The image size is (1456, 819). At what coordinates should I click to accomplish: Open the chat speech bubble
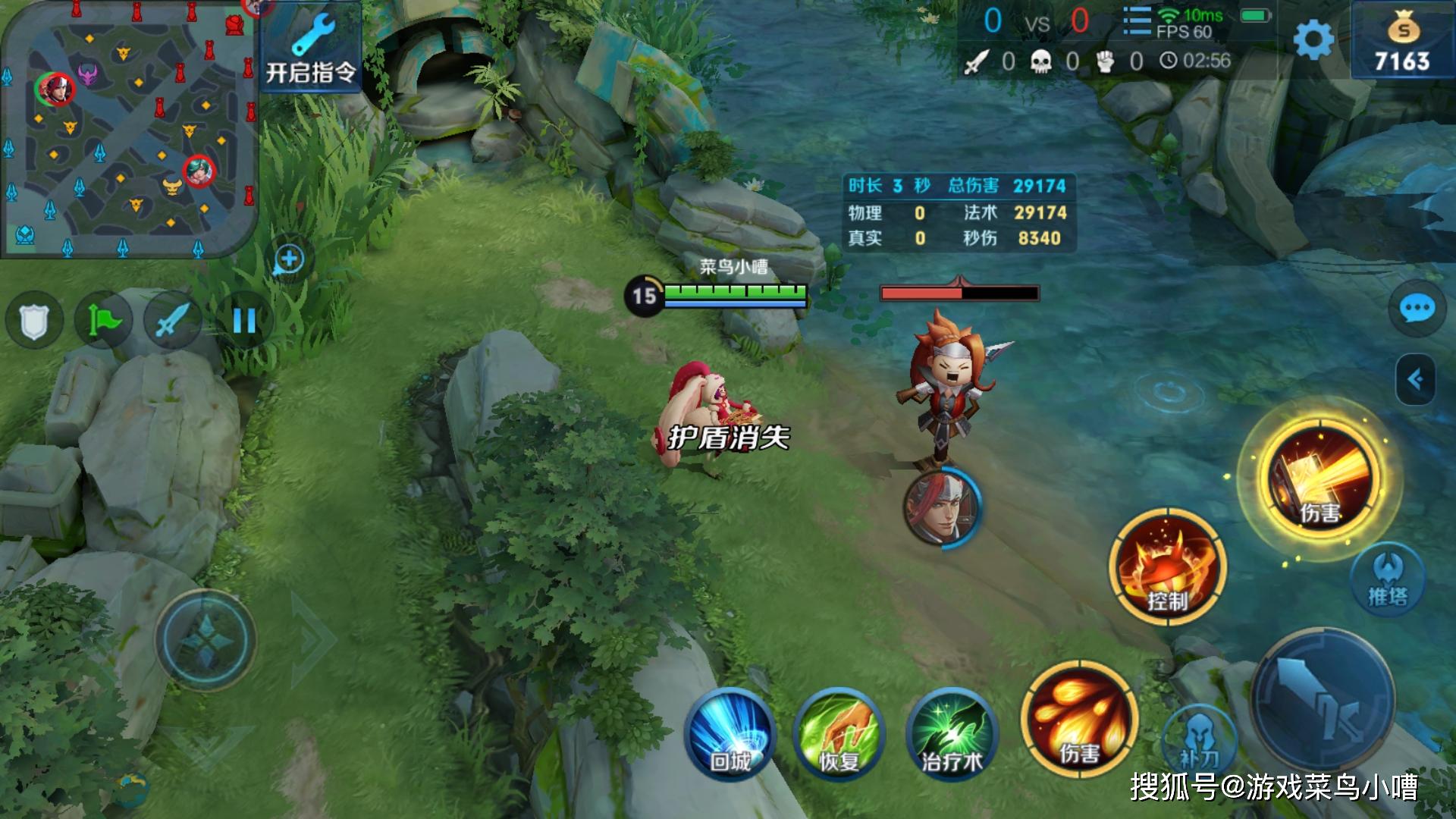coord(1416,309)
